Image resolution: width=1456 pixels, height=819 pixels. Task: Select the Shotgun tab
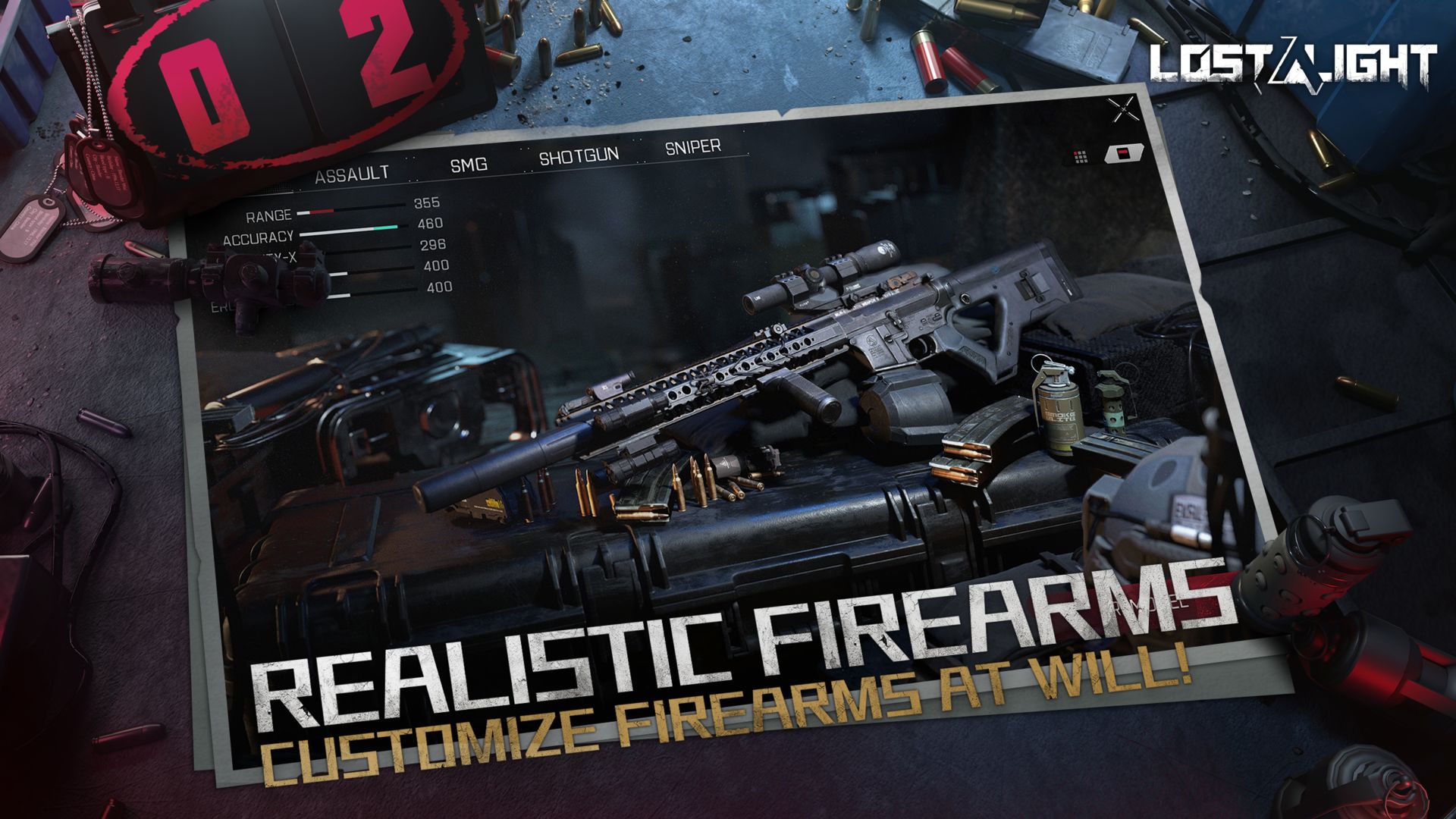pos(579,156)
